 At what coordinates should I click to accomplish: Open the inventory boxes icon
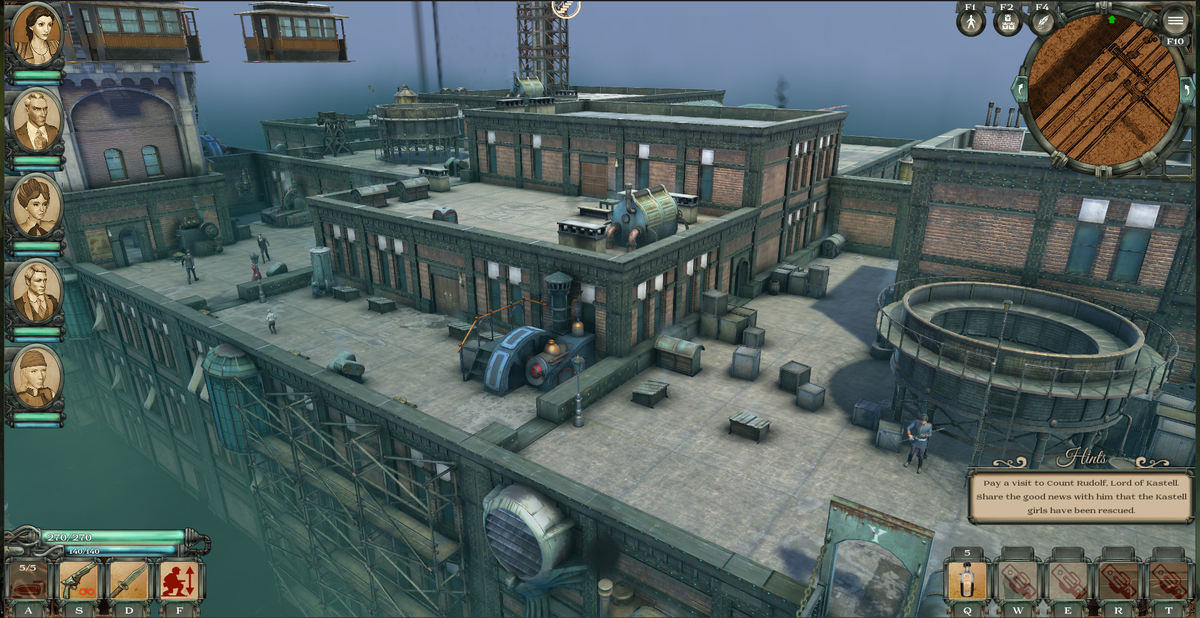(x=1007, y=23)
